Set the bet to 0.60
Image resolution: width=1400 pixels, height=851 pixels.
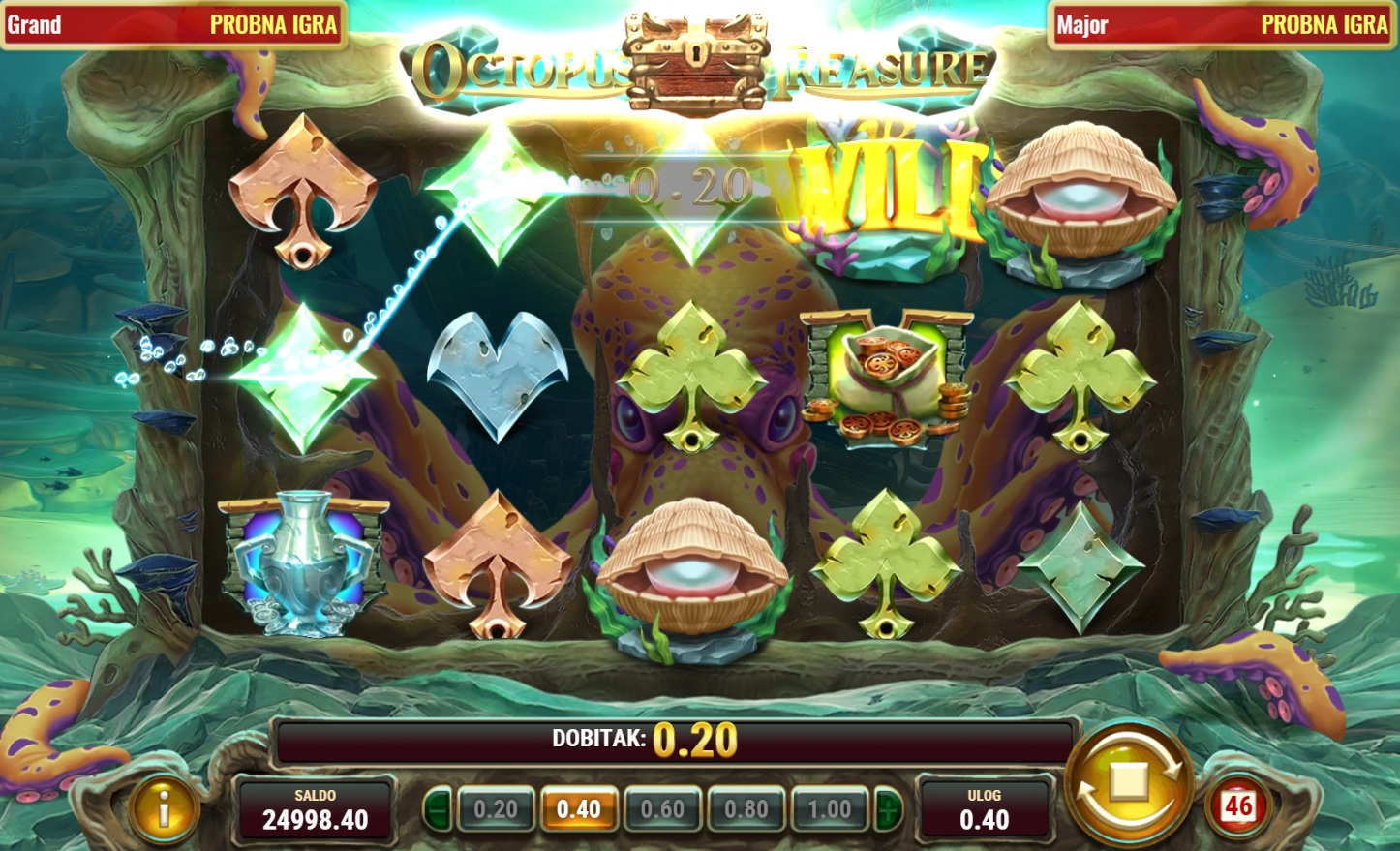[x=662, y=809]
